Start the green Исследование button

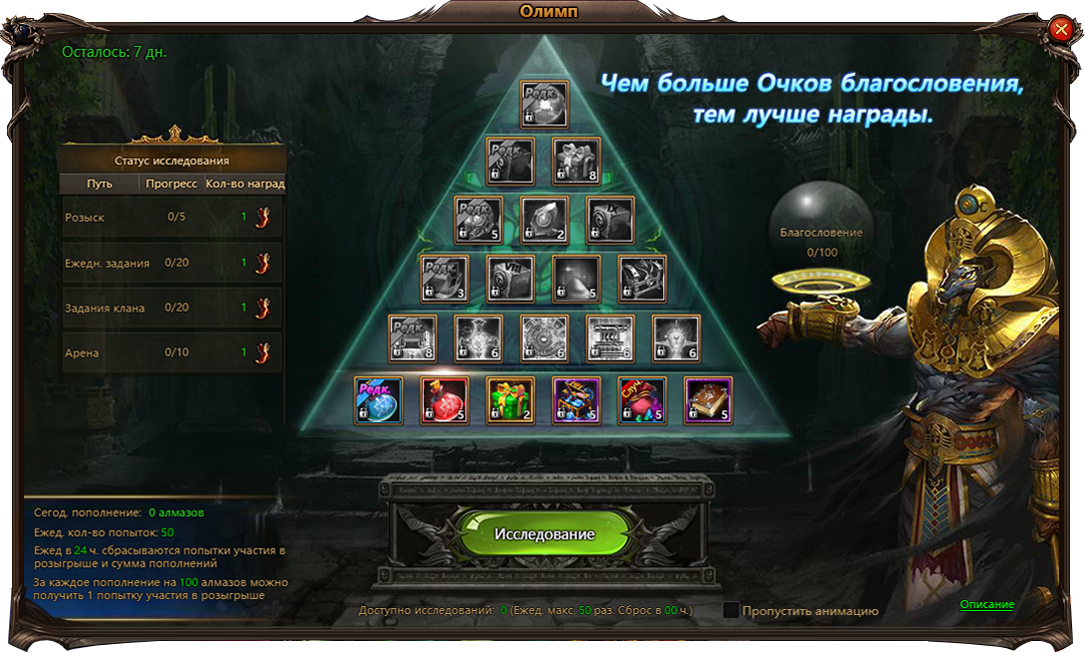[x=544, y=534]
